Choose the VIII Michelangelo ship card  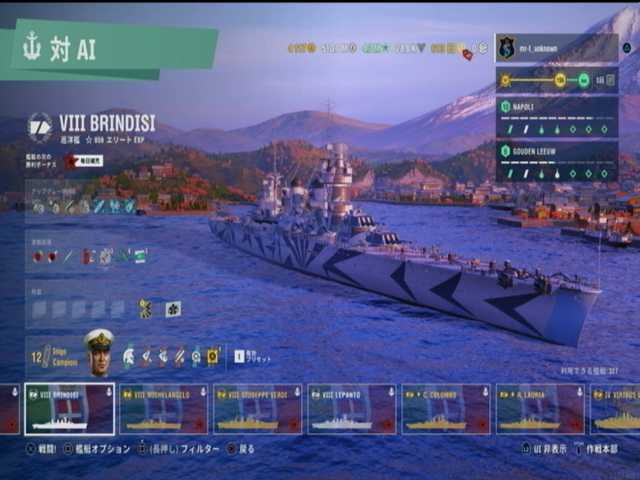tap(163, 409)
